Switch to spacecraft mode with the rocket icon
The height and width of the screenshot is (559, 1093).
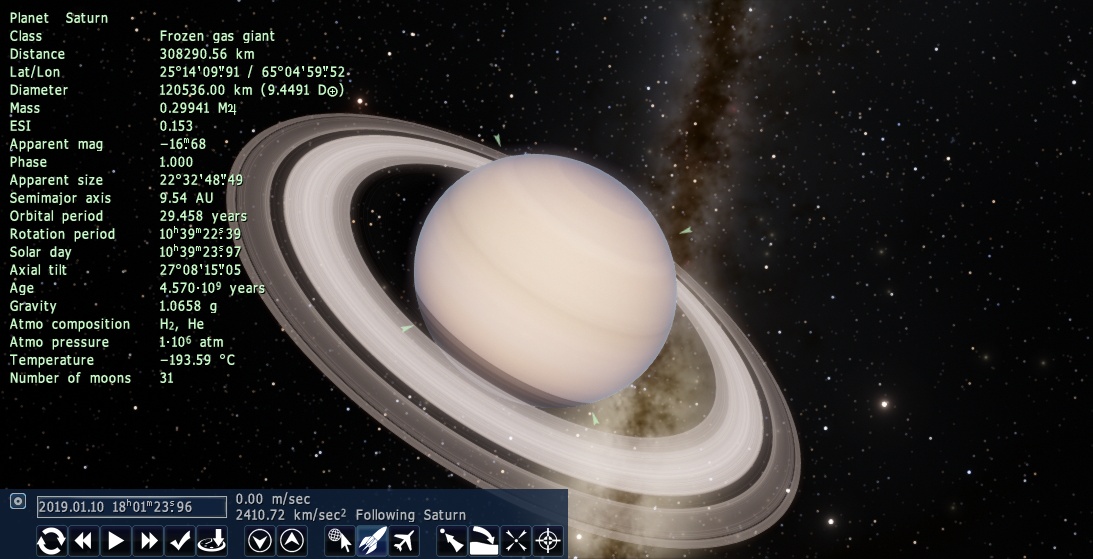pyautogui.click(x=371, y=541)
